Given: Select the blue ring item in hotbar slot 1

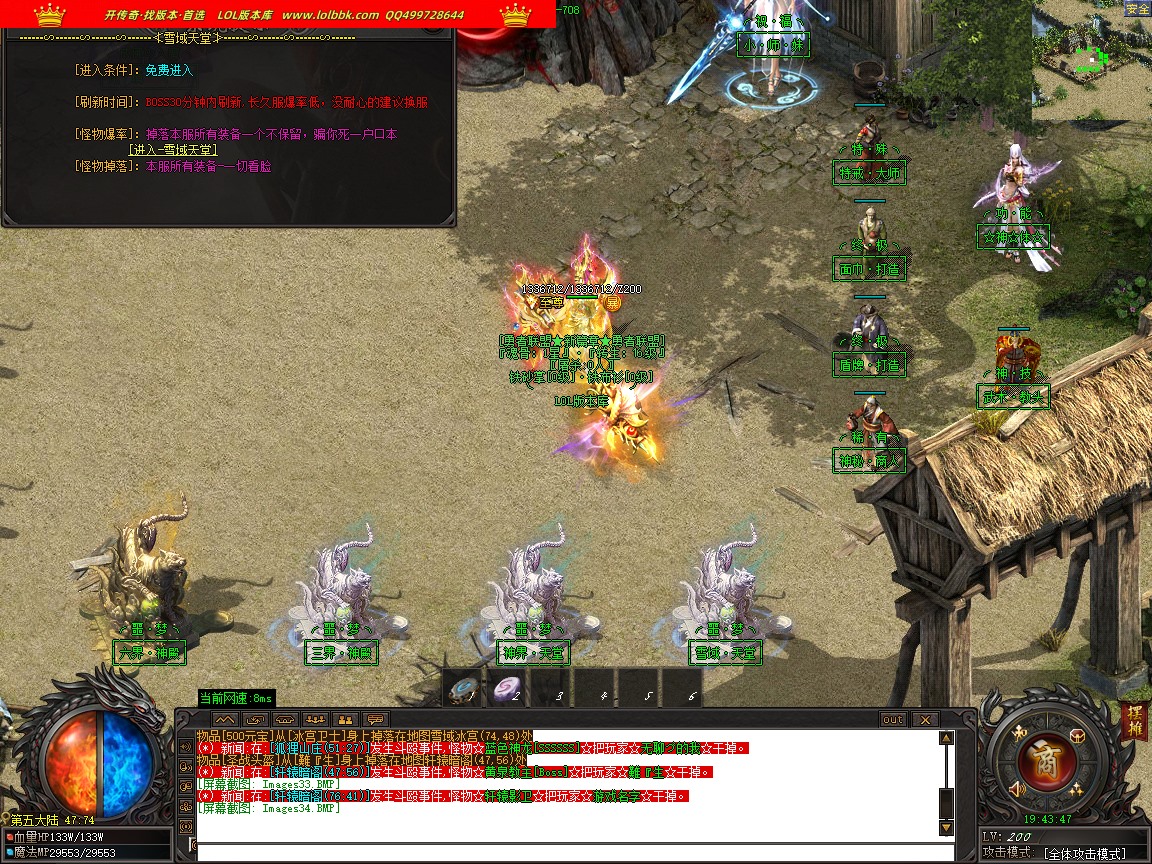Looking at the screenshot, I should pos(464,689).
